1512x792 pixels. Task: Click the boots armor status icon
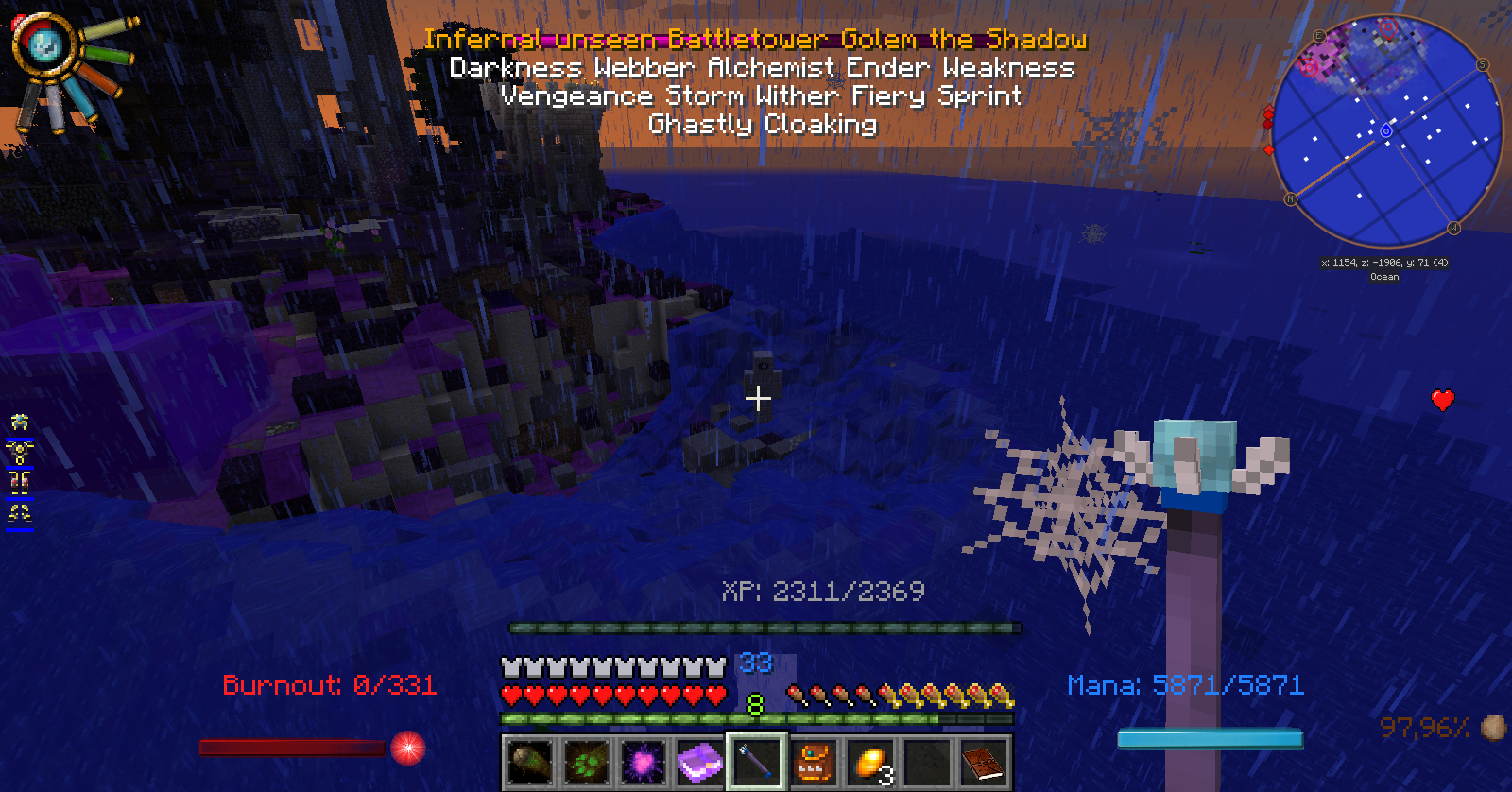click(20, 513)
